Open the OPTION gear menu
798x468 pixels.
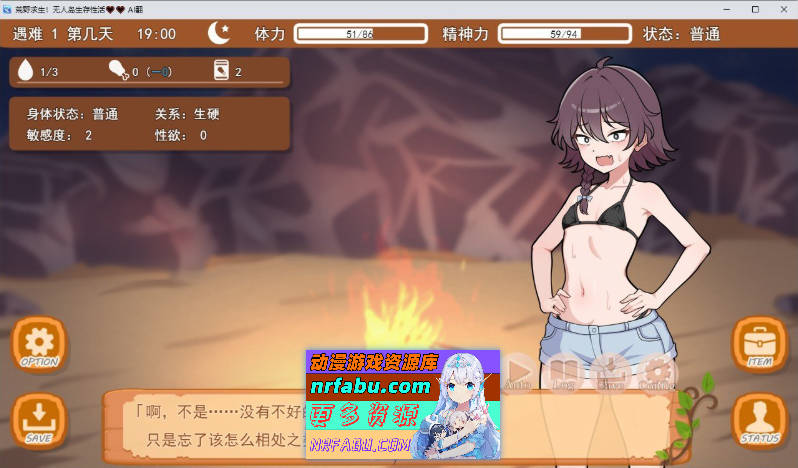pos(39,344)
